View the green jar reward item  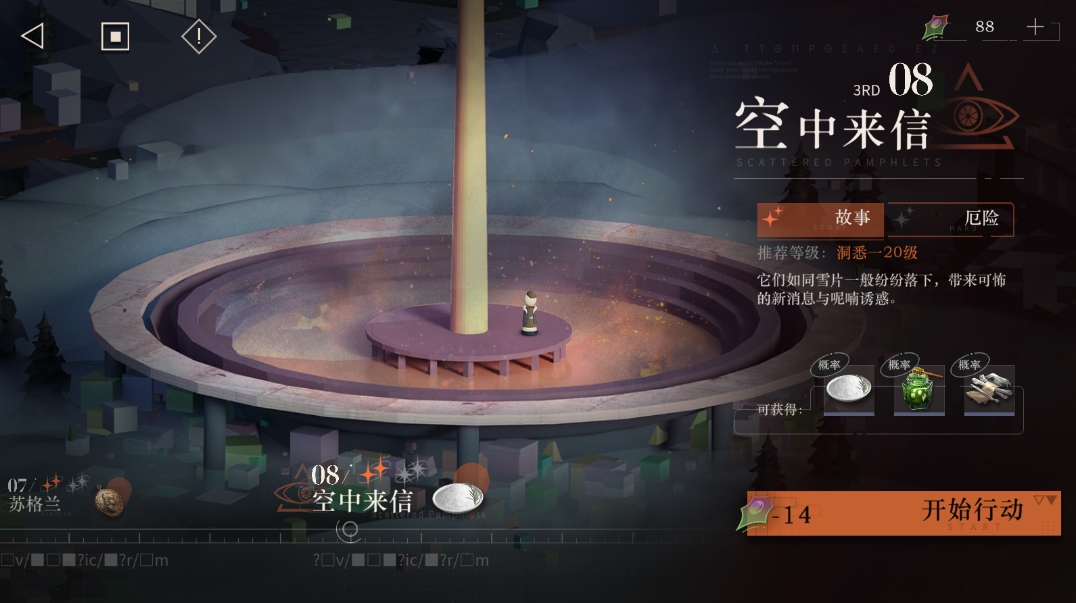point(919,391)
